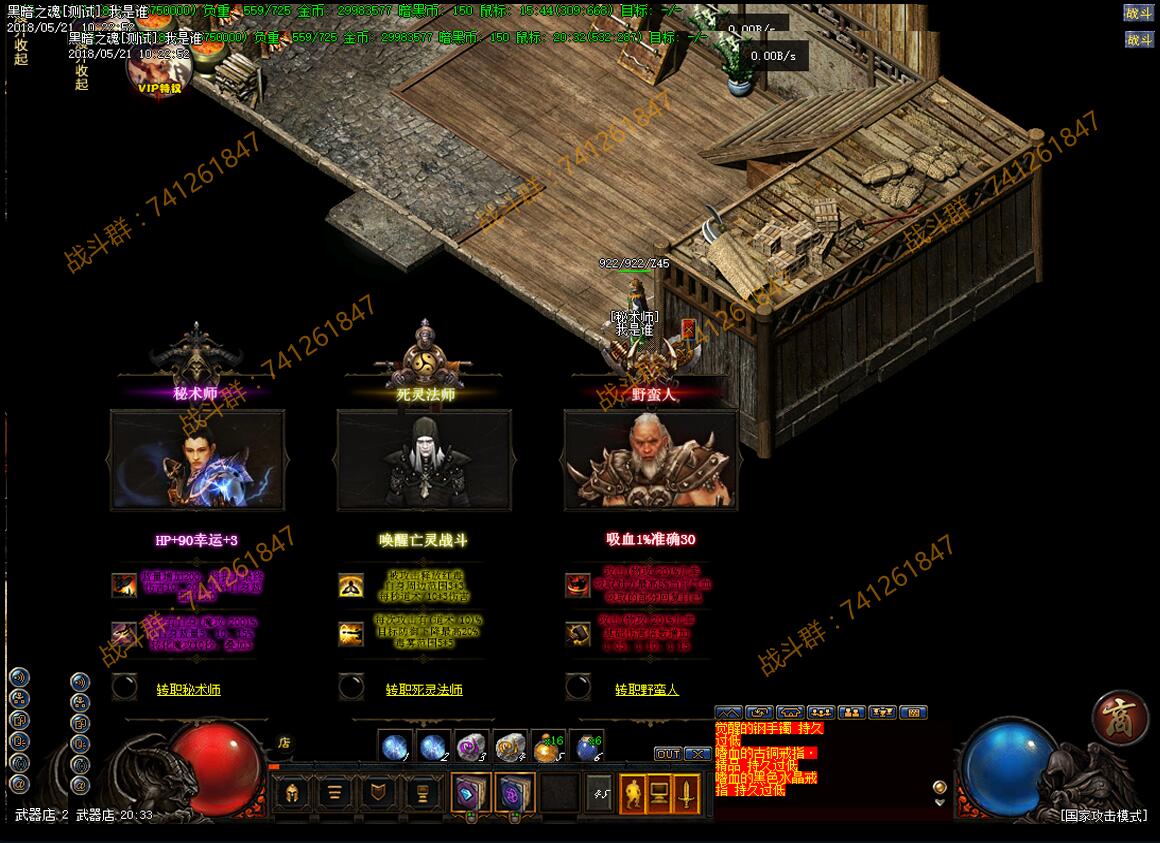The height and width of the screenshot is (843, 1160).
Task: Choose 转职野蛮人 class change link
Action: click(646, 690)
